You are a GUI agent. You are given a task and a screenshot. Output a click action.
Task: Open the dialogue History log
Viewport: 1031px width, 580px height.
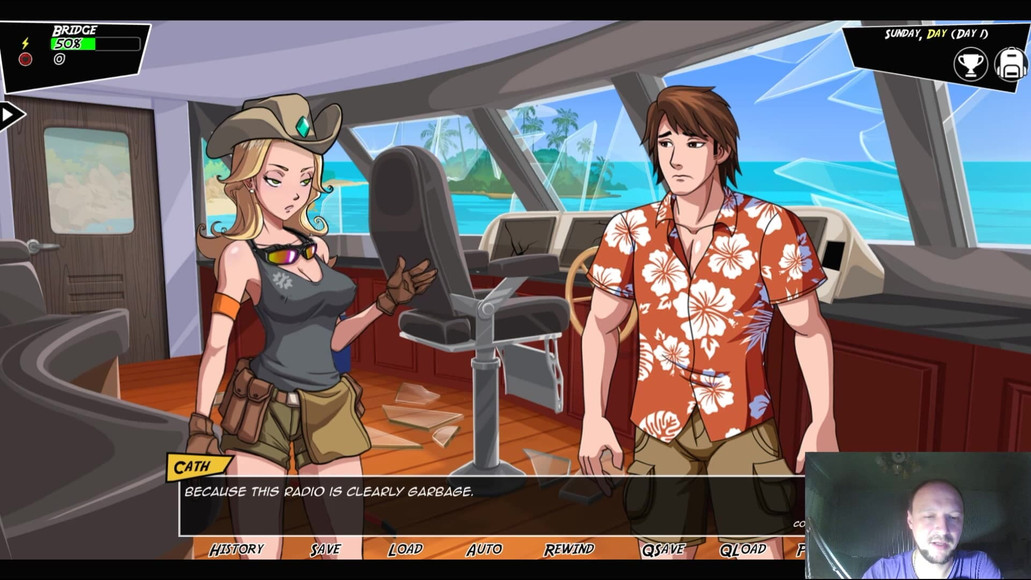click(x=236, y=549)
